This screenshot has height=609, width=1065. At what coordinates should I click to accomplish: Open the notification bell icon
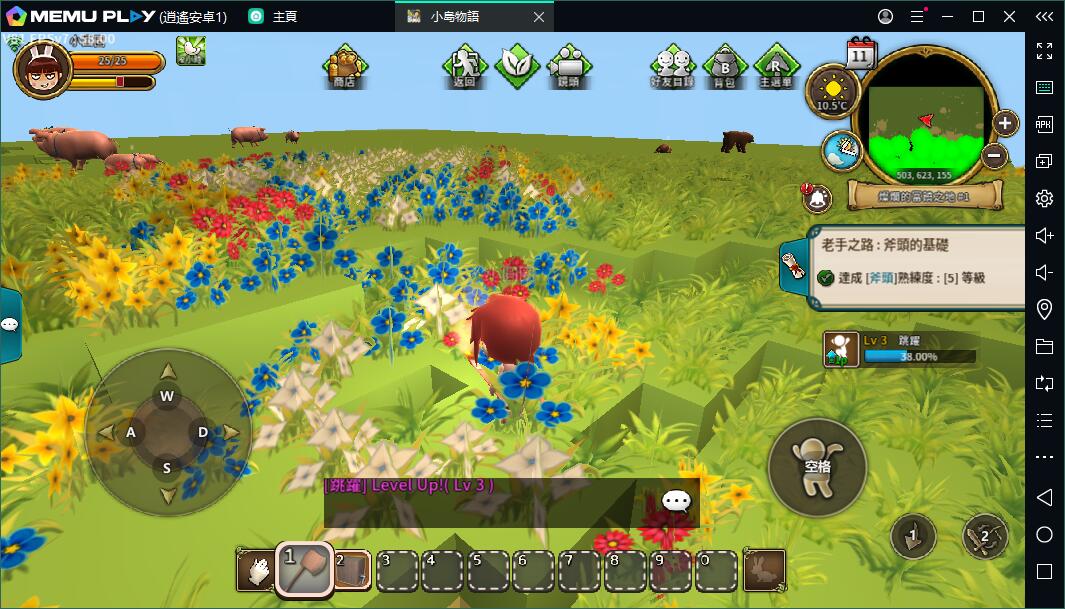(817, 197)
